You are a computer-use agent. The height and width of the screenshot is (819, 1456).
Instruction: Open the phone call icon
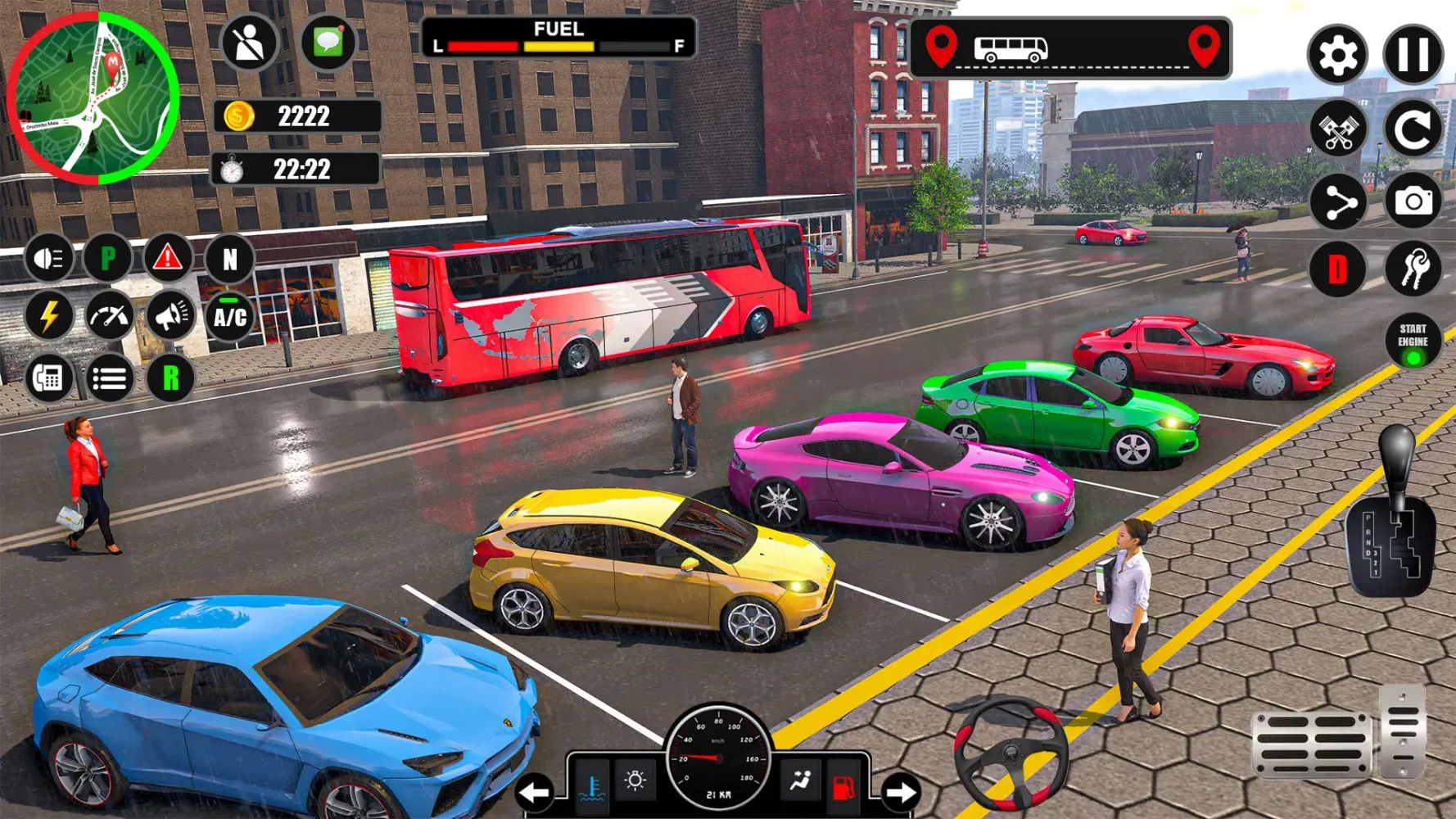(49, 378)
